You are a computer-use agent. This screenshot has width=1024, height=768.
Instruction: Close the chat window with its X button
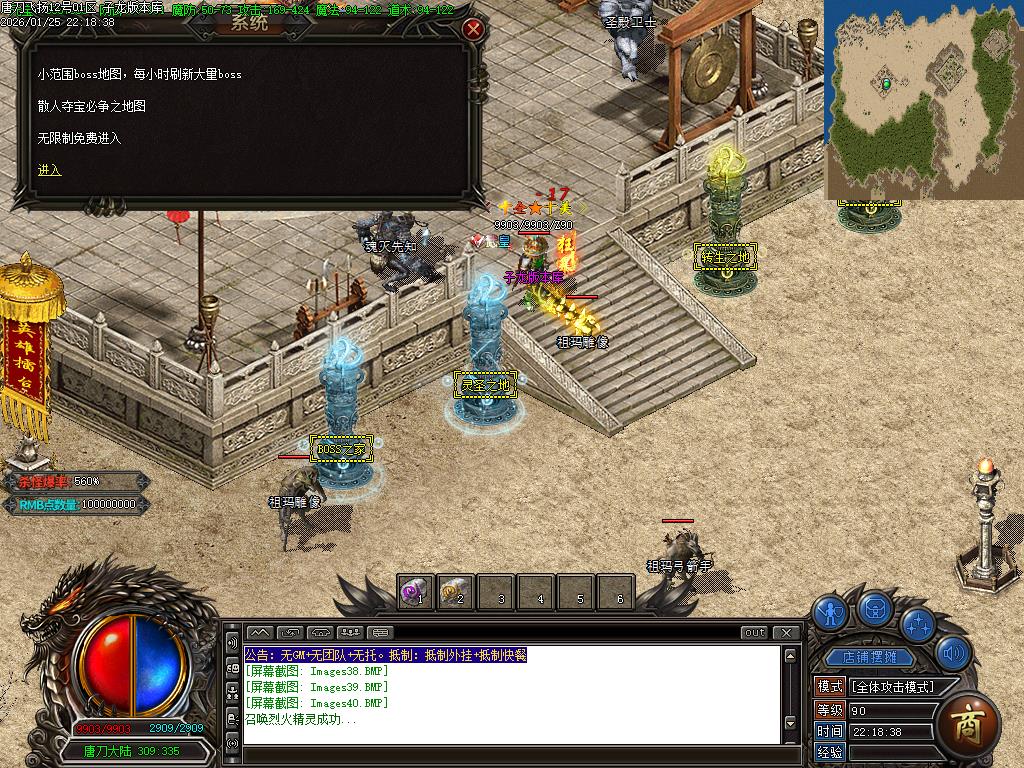[x=787, y=633]
